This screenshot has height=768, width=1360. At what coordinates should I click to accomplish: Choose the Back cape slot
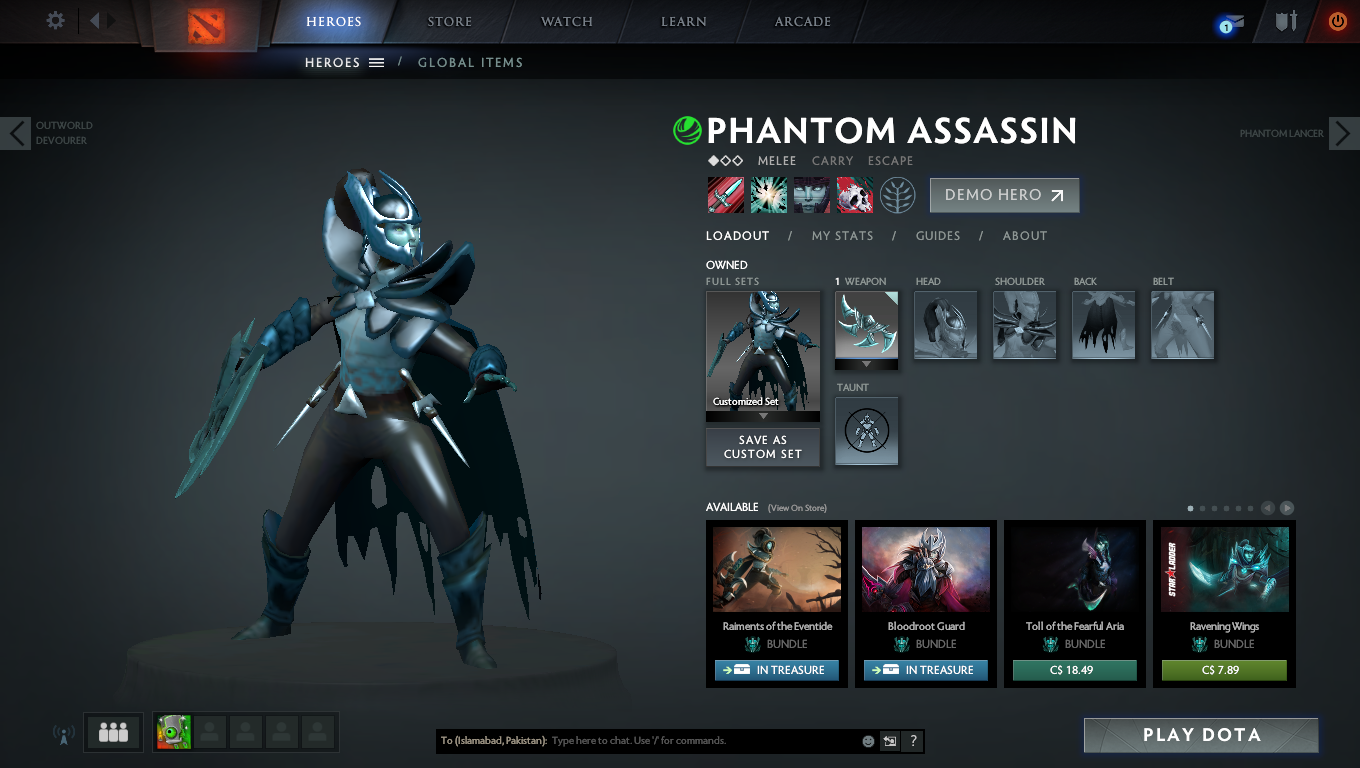[x=1104, y=325]
